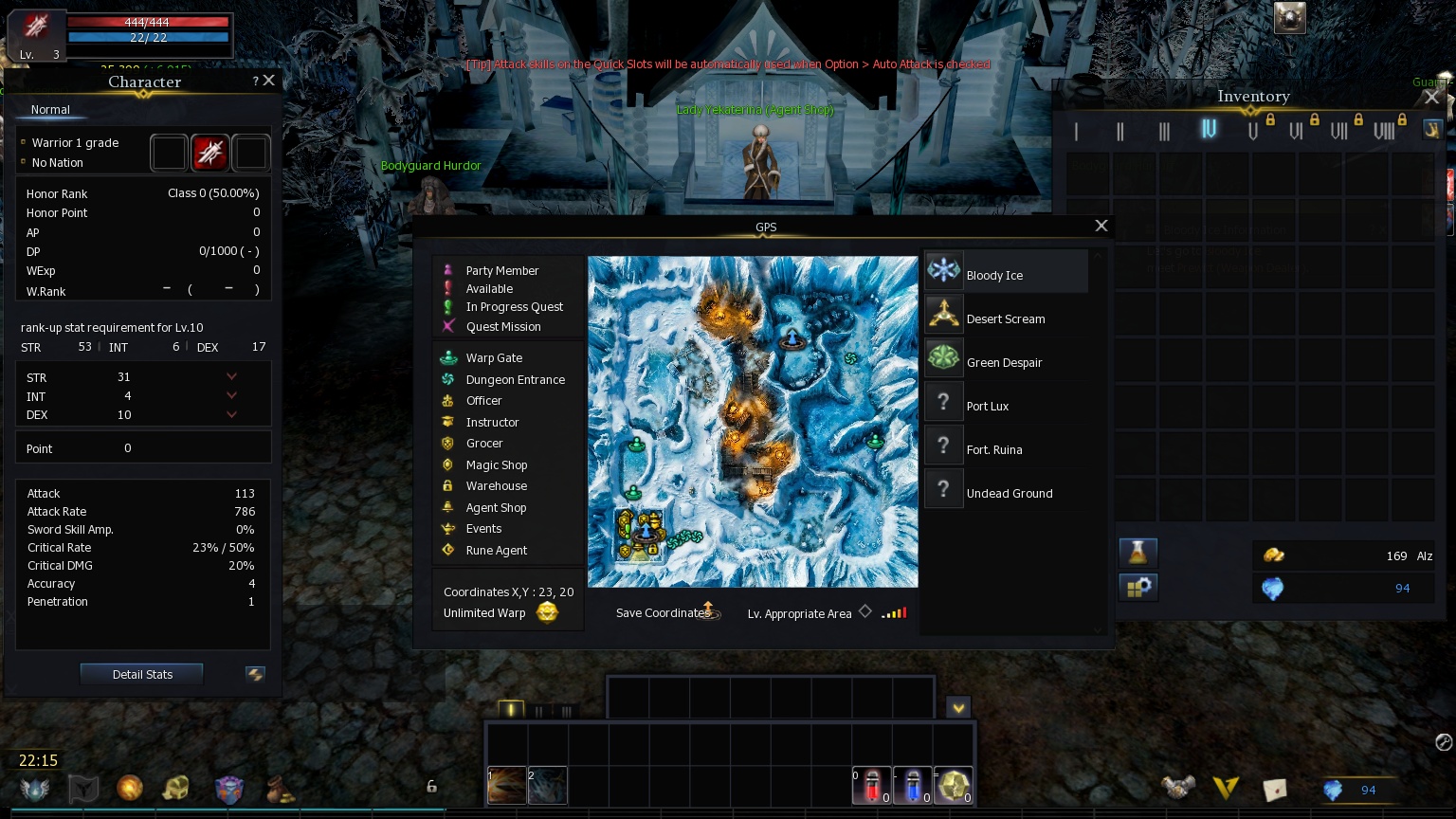This screenshot has height=819, width=1456.
Task: Activate the first quick slot skill
Action: pyautogui.click(x=507, y=786)
